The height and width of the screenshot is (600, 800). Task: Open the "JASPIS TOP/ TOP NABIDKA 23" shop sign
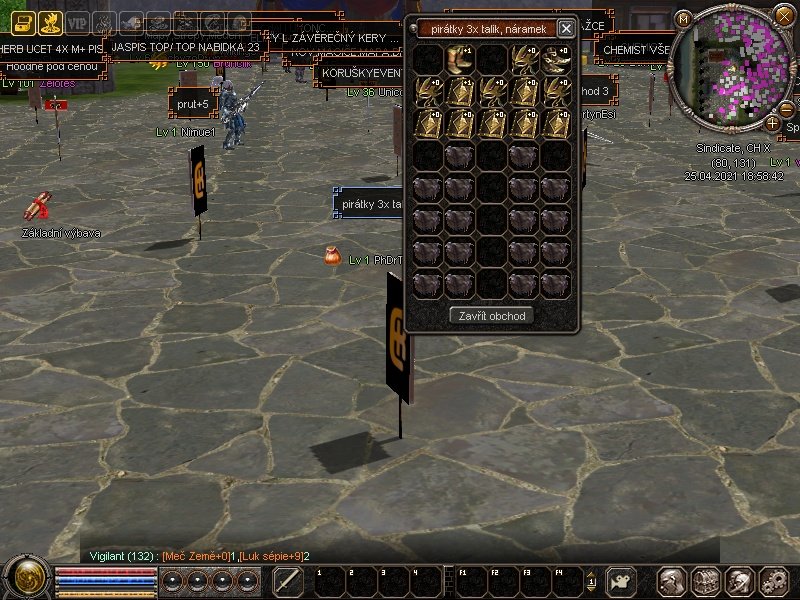[x=185, y=47]
